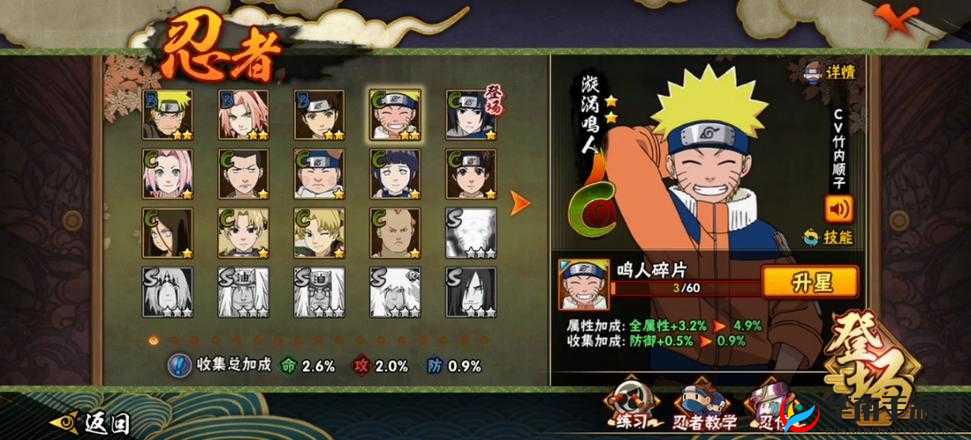Pick the Hinata ninja portrait
Image resolution: width=971 pixels, height=440 pixels.
point(395,174)
